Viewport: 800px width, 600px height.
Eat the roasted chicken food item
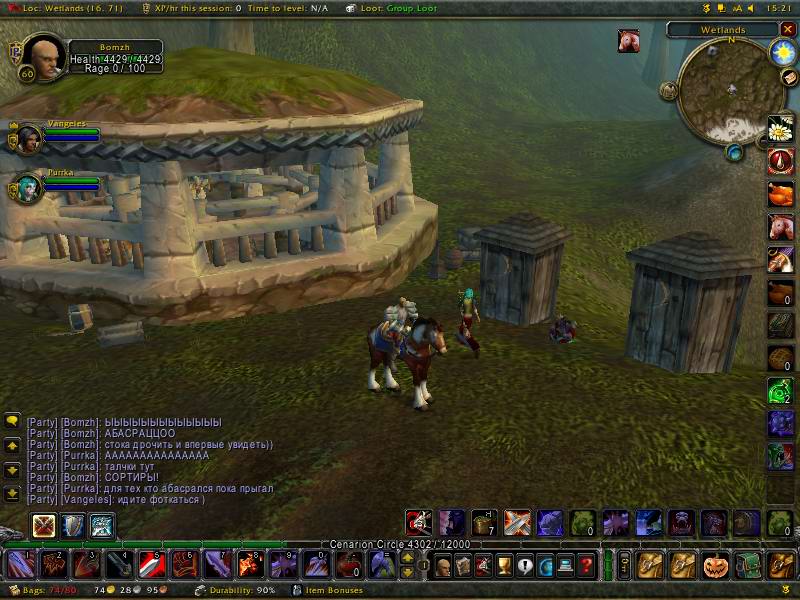(x=781, y=194)
